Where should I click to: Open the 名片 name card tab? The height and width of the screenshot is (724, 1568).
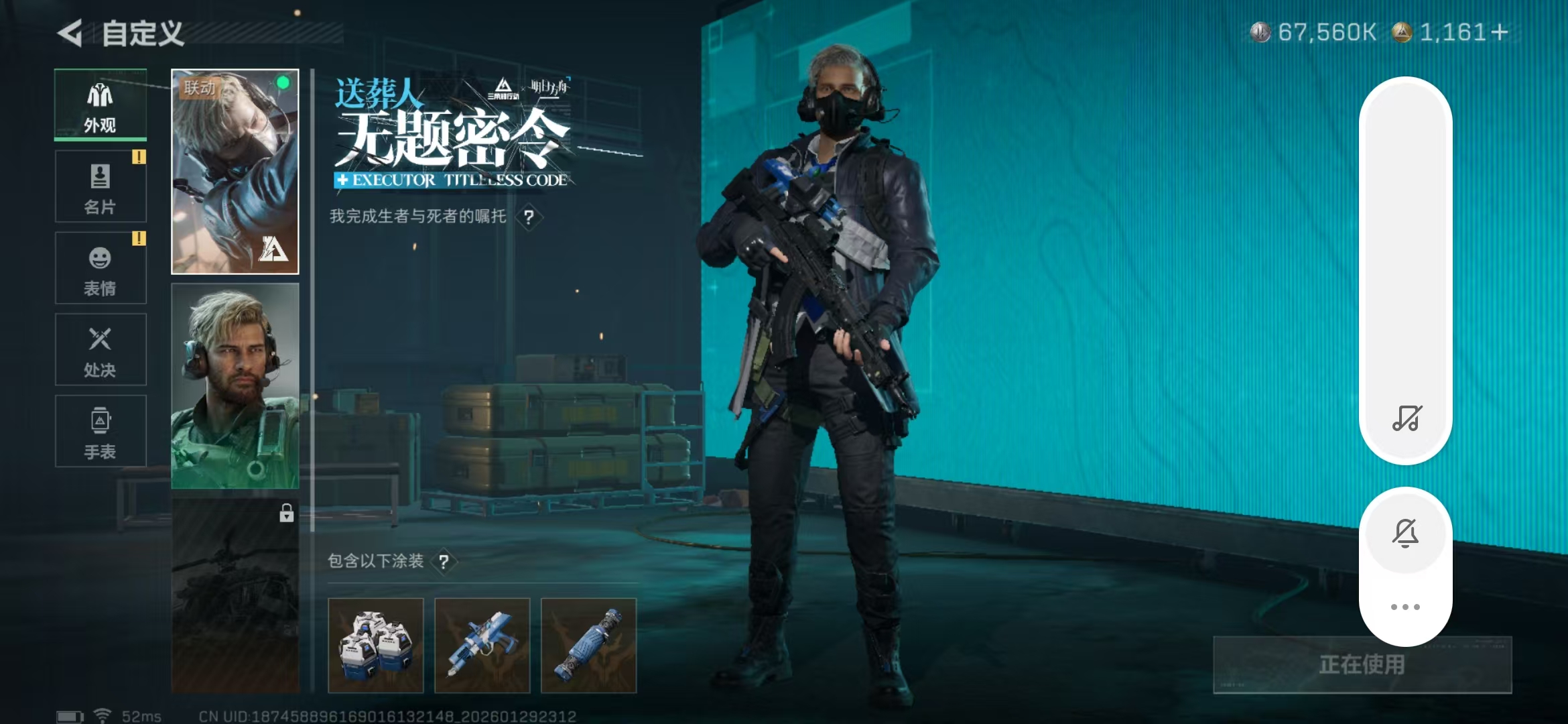point(100,186)
